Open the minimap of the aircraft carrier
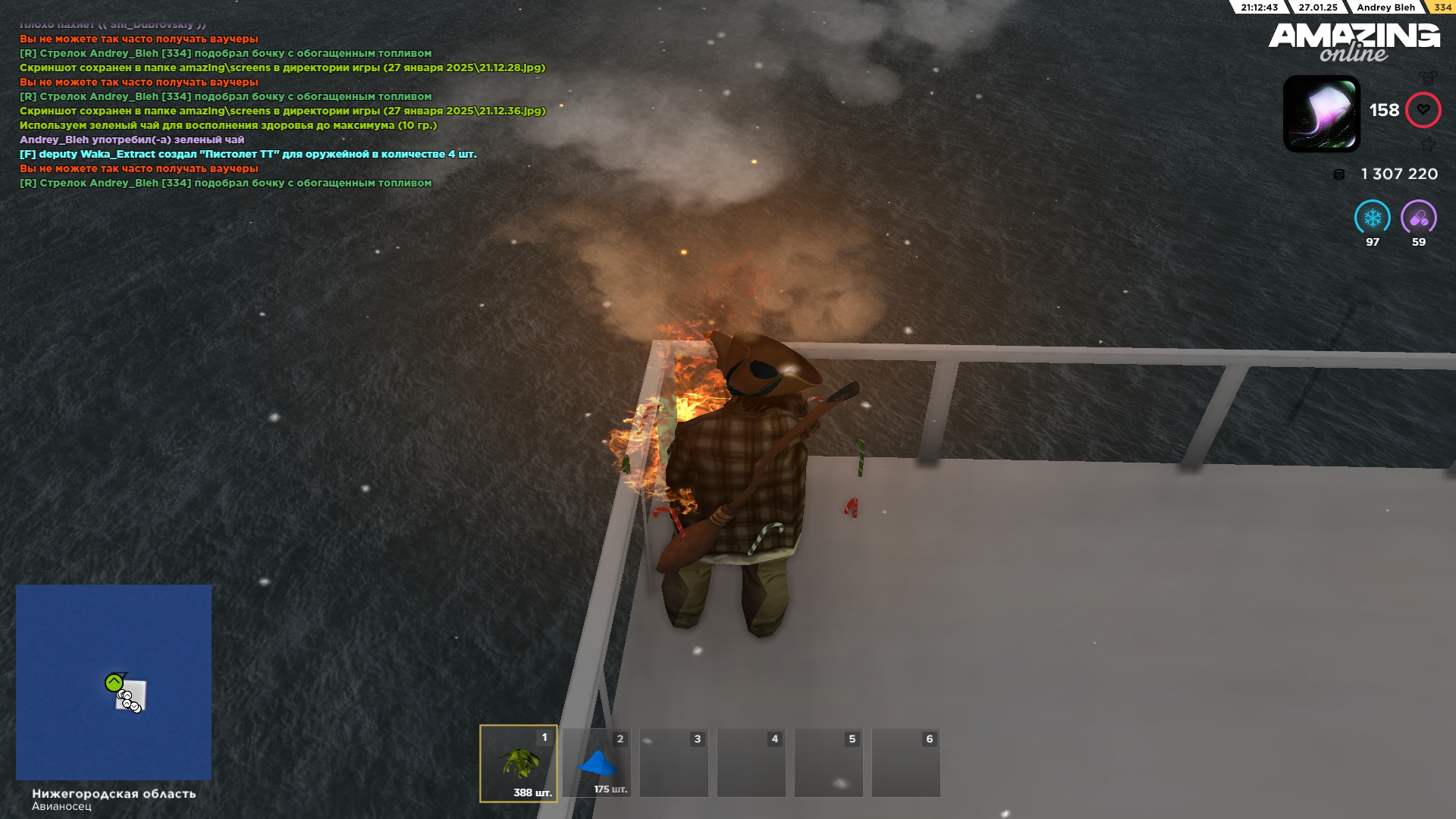 [114, 682]
